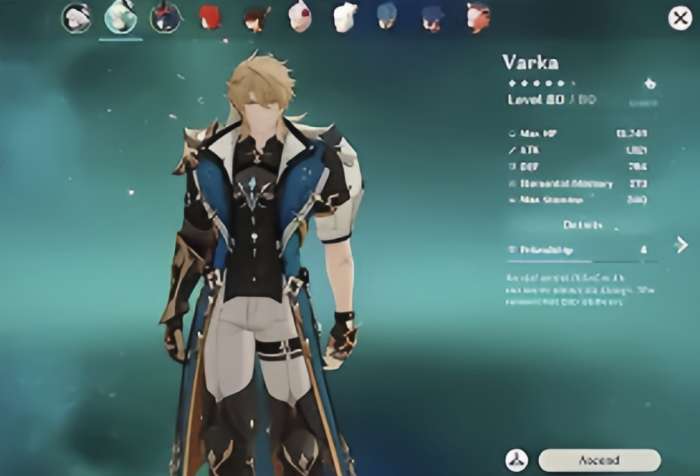Screen dimensions: 700x476
Task: Click the small icon right of Varka's stars
Action: (650, 83)
